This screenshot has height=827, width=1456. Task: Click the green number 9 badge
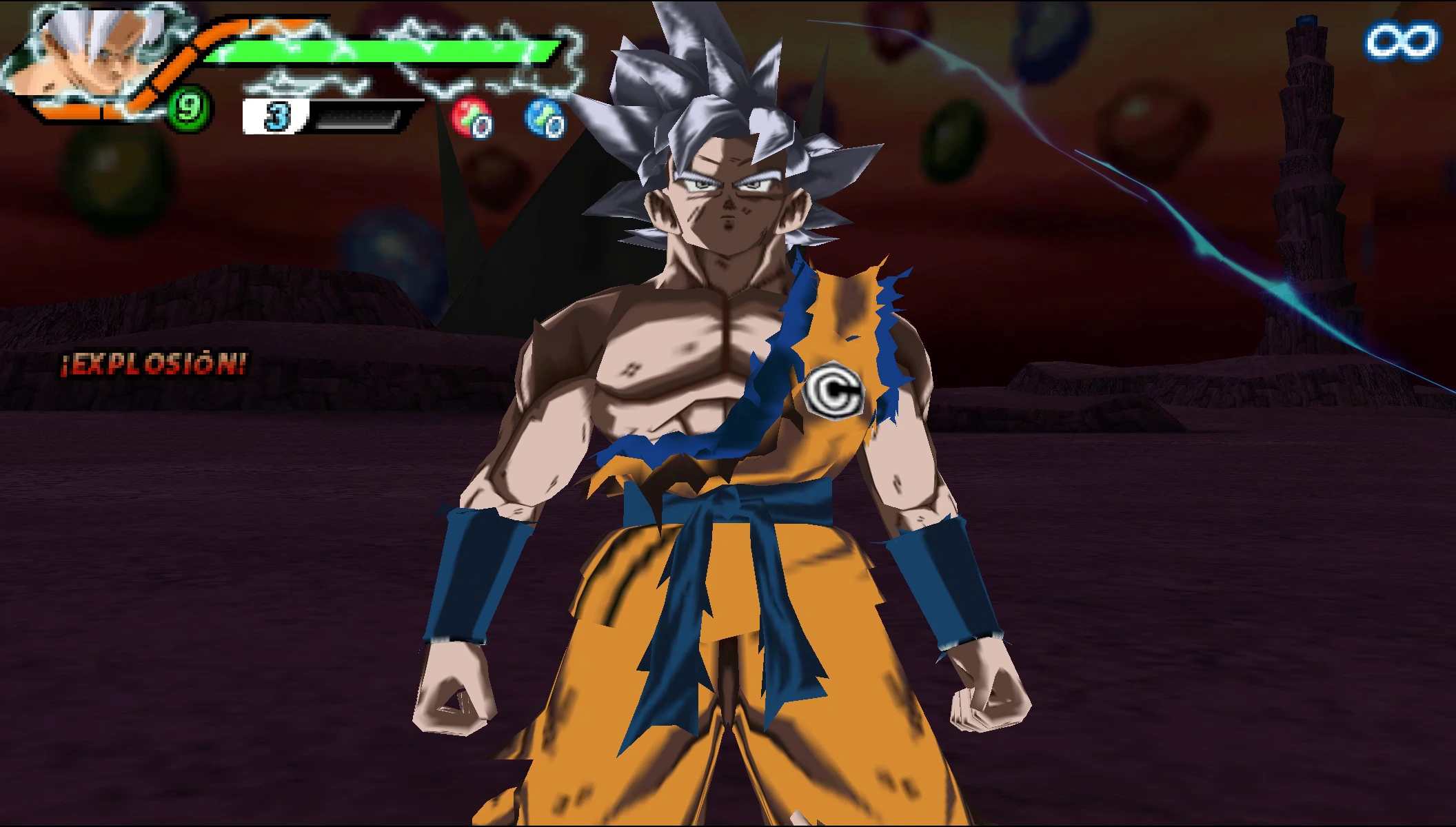188,108
